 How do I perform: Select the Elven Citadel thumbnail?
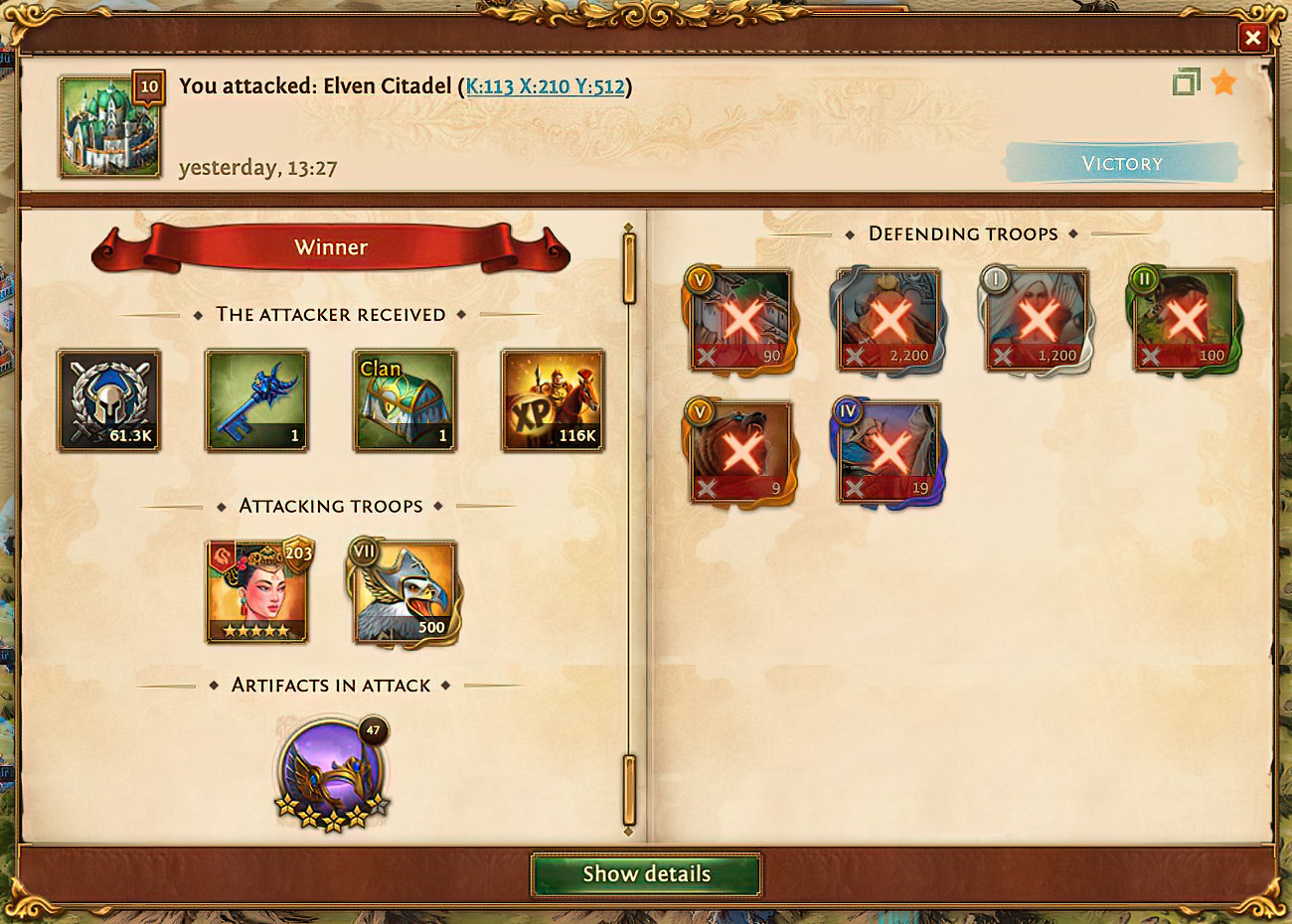(x=109, y=126)
